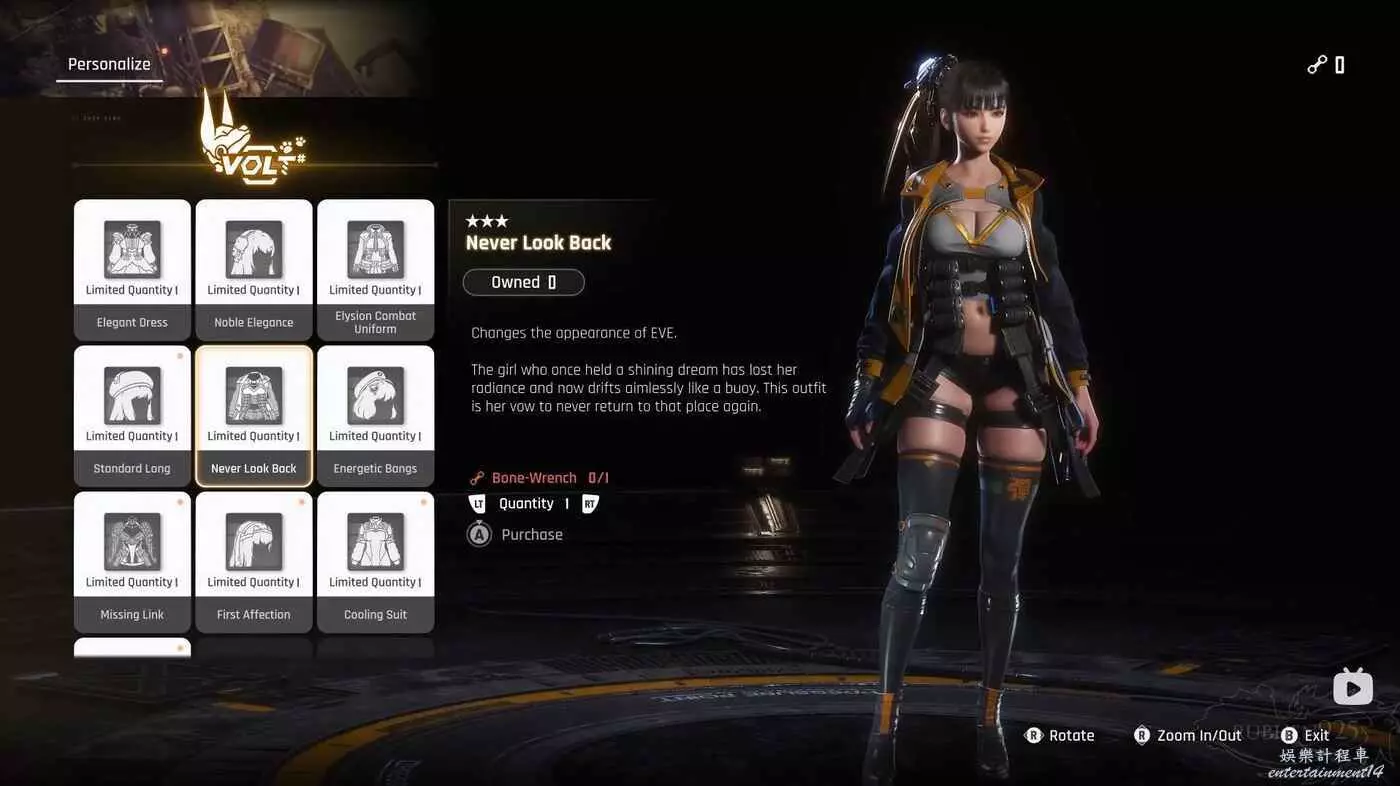Click the Never Look Back outfit tile
The height and width of the screenshot is (786, 1400).
pyautogui.click(x=254, y=416)
